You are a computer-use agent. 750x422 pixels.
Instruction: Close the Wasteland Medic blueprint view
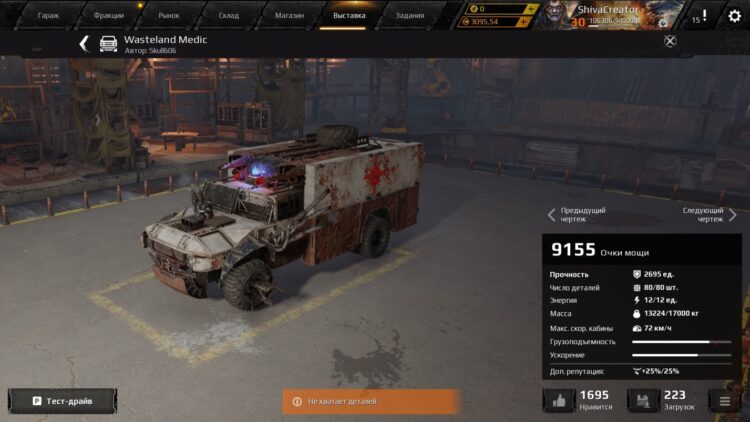670,41
